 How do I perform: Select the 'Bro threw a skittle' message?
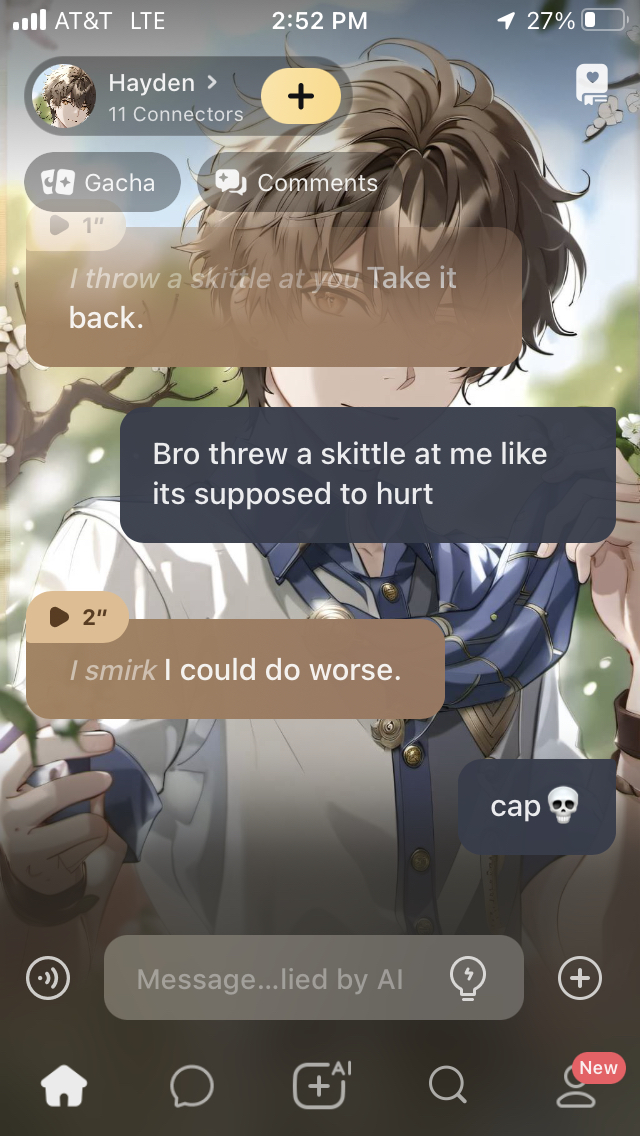[367, 474]
